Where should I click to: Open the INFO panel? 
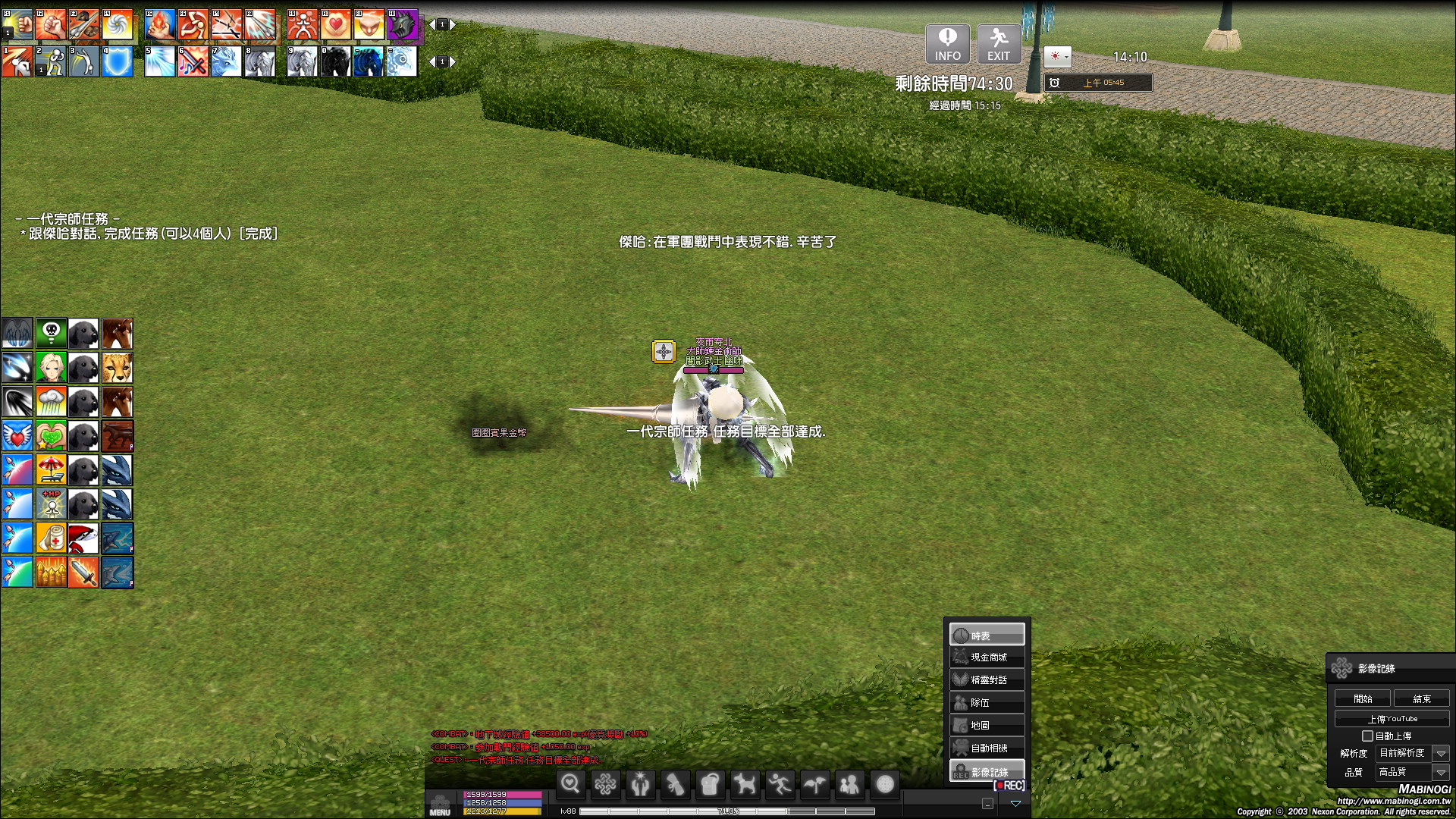tap(947, 44)
